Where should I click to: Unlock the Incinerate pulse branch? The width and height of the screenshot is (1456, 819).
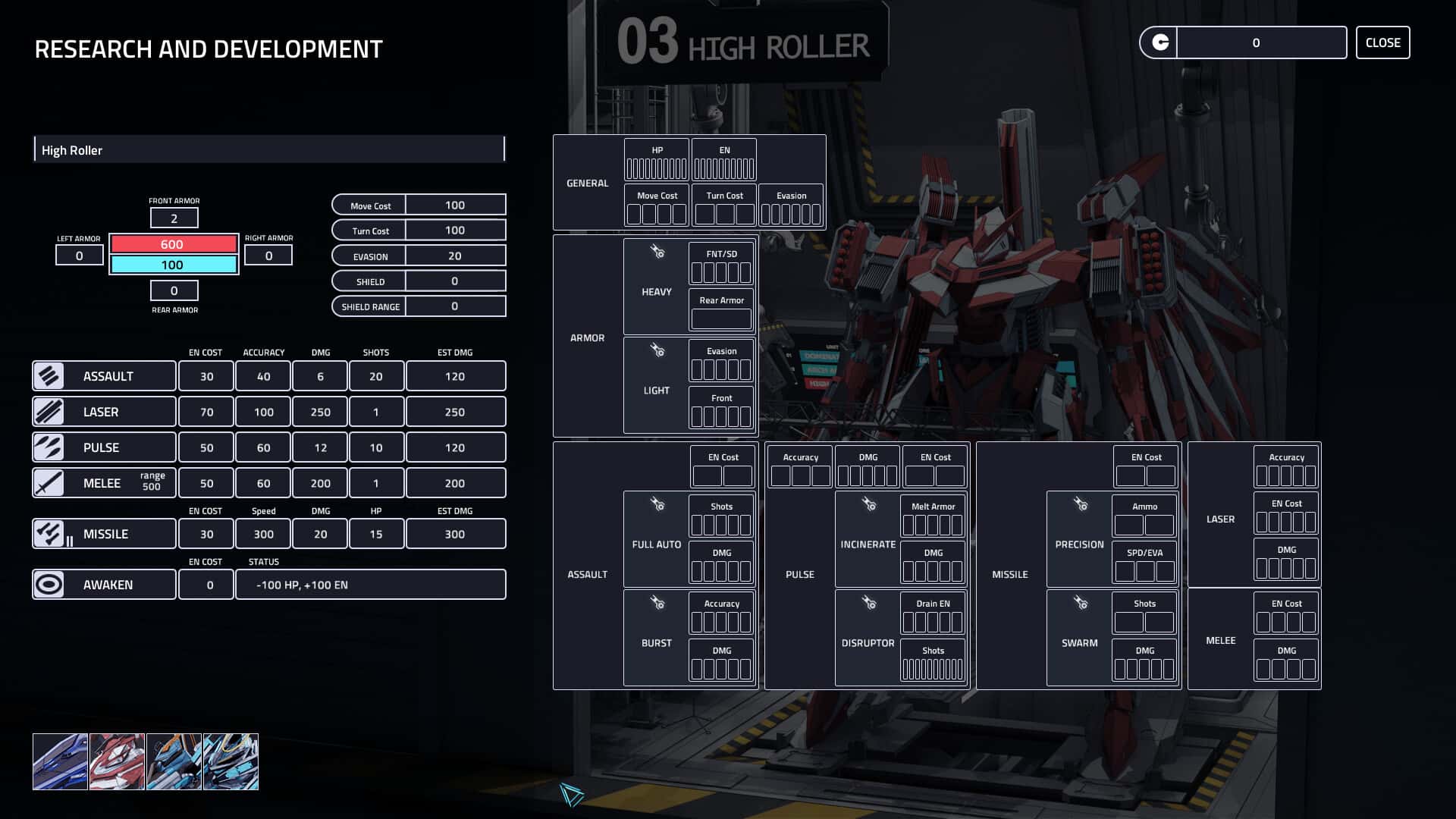pos(868,539)
